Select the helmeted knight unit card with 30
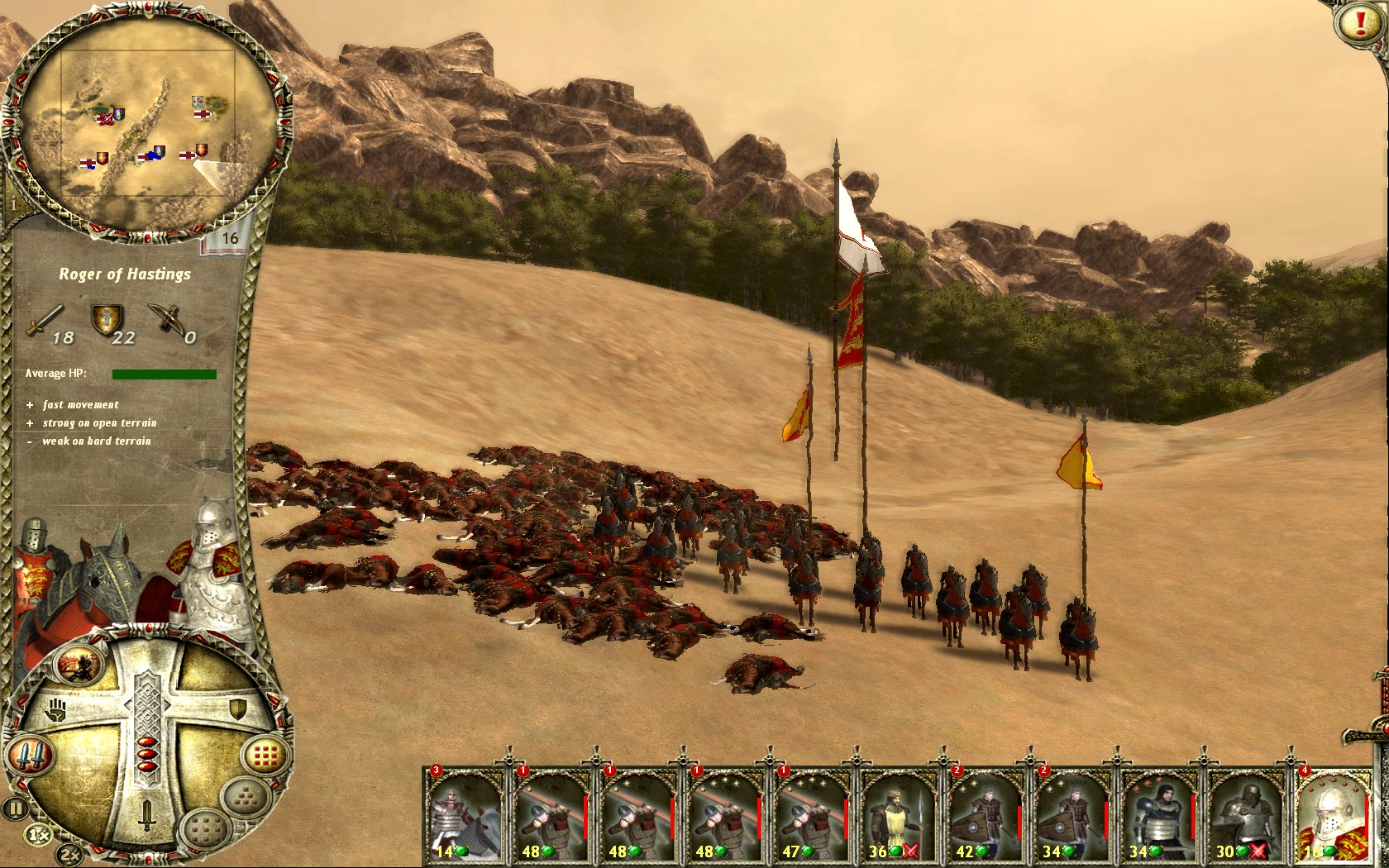The width and height of the screenshot is (1389, 868). [x=1244, y=814]
